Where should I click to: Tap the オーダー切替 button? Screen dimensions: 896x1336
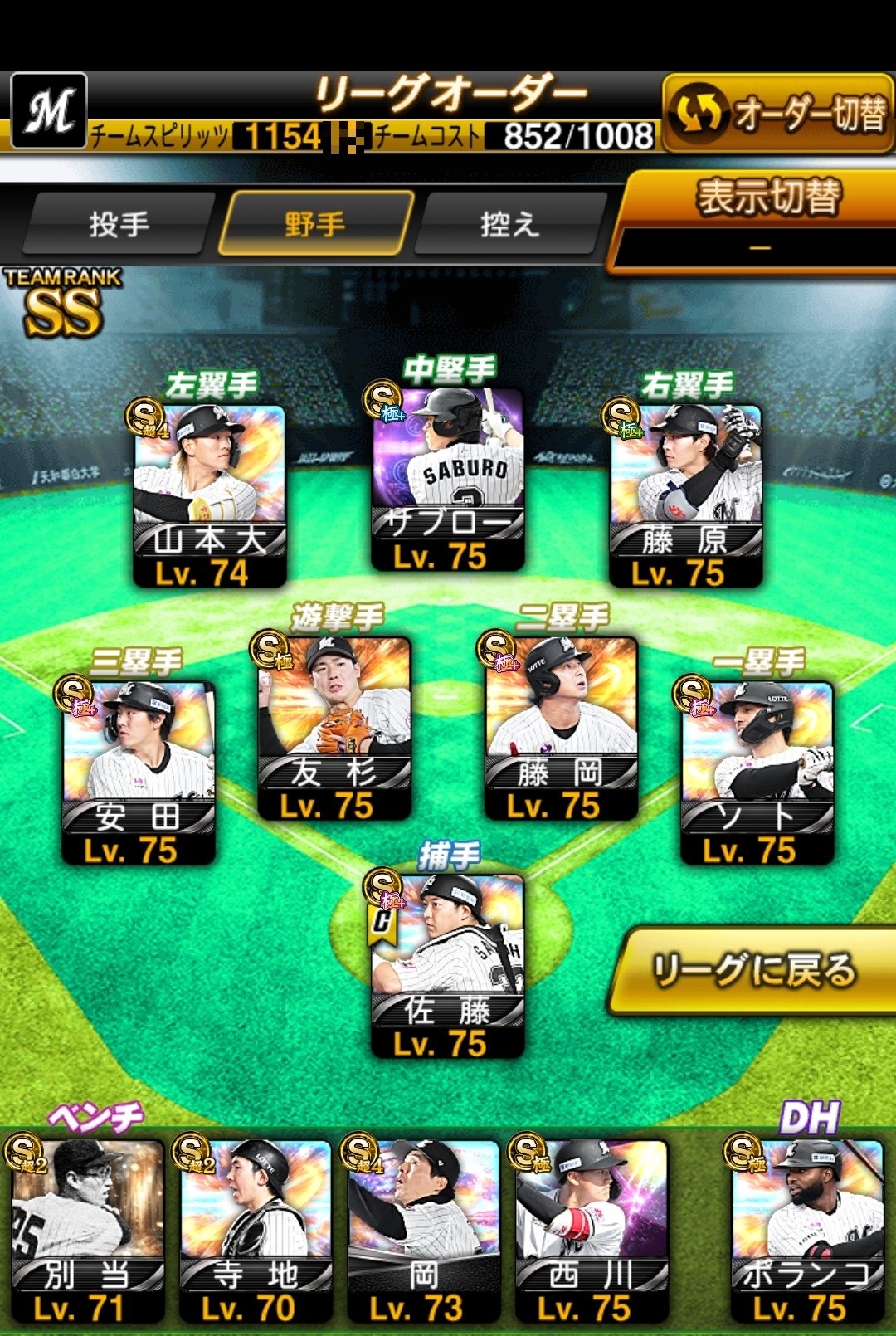pos(778,114)
